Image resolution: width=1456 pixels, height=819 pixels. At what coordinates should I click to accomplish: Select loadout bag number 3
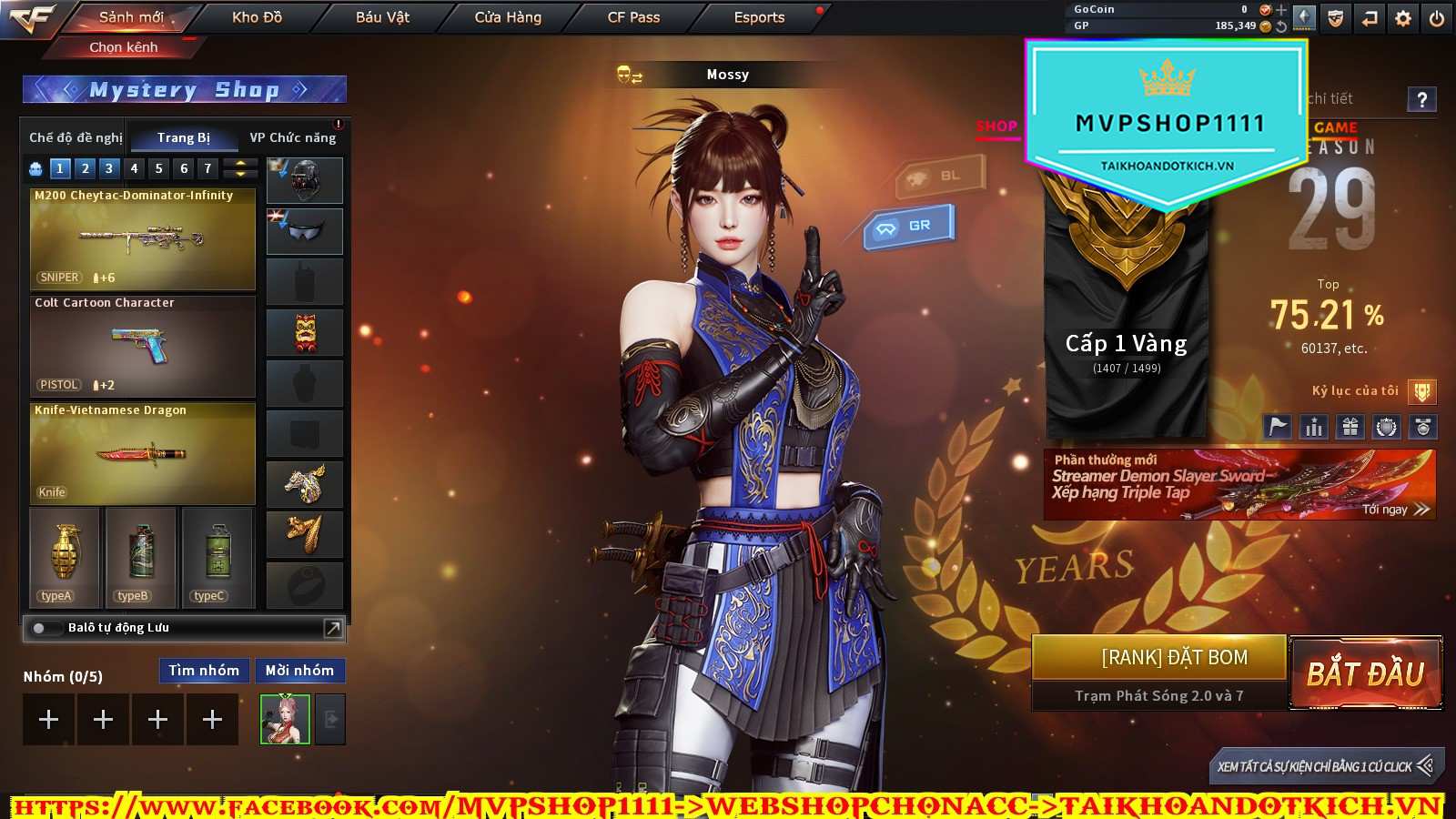click(x=109, y=168)
